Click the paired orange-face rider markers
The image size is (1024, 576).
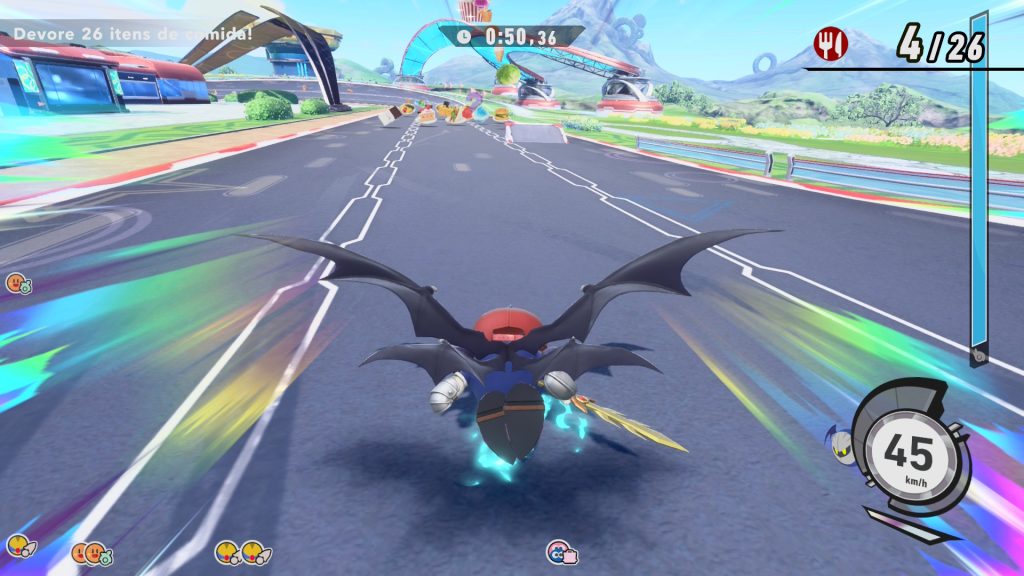pos(92,552)
